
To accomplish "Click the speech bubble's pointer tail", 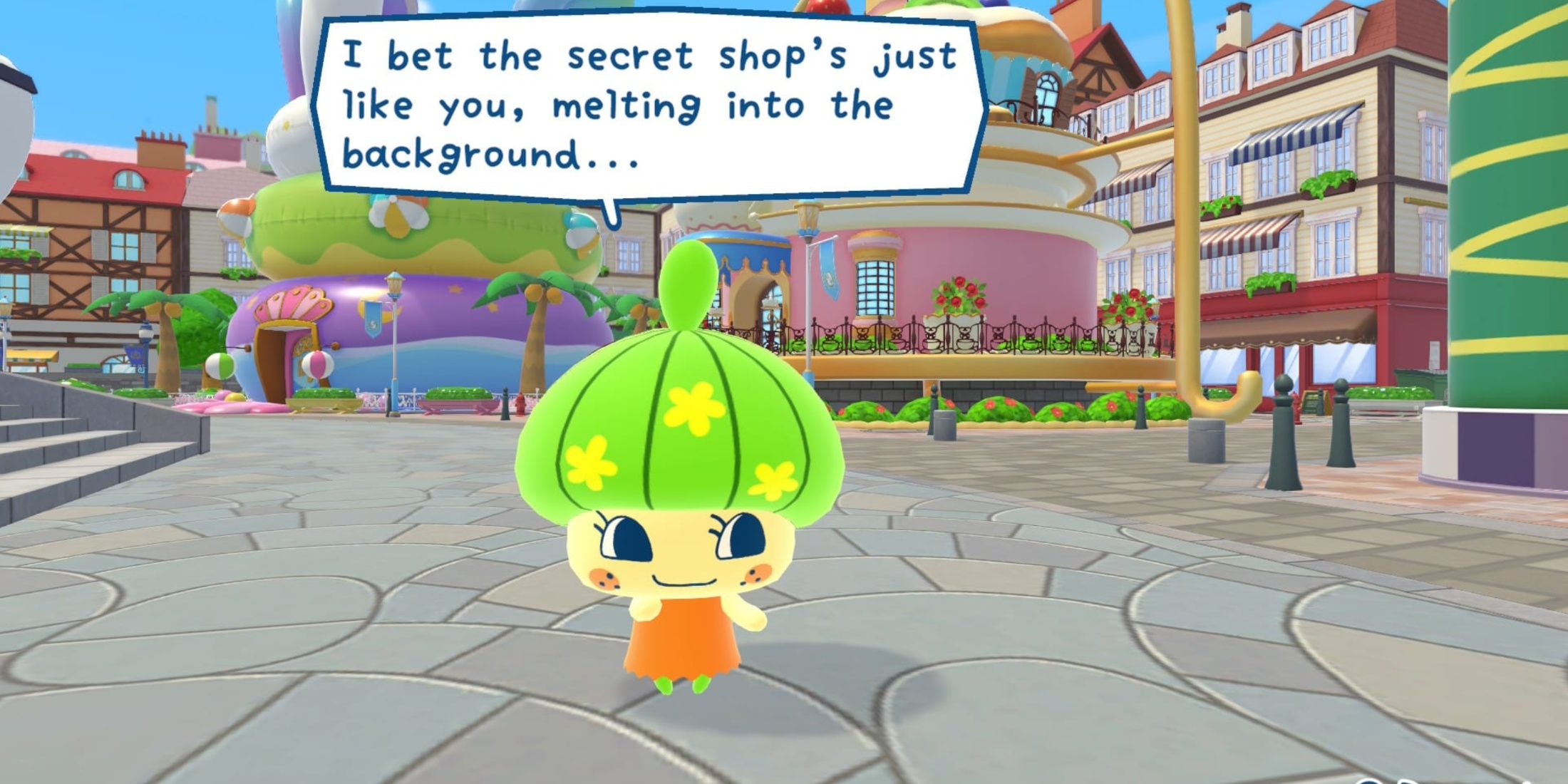I will (x=612, y=212).
